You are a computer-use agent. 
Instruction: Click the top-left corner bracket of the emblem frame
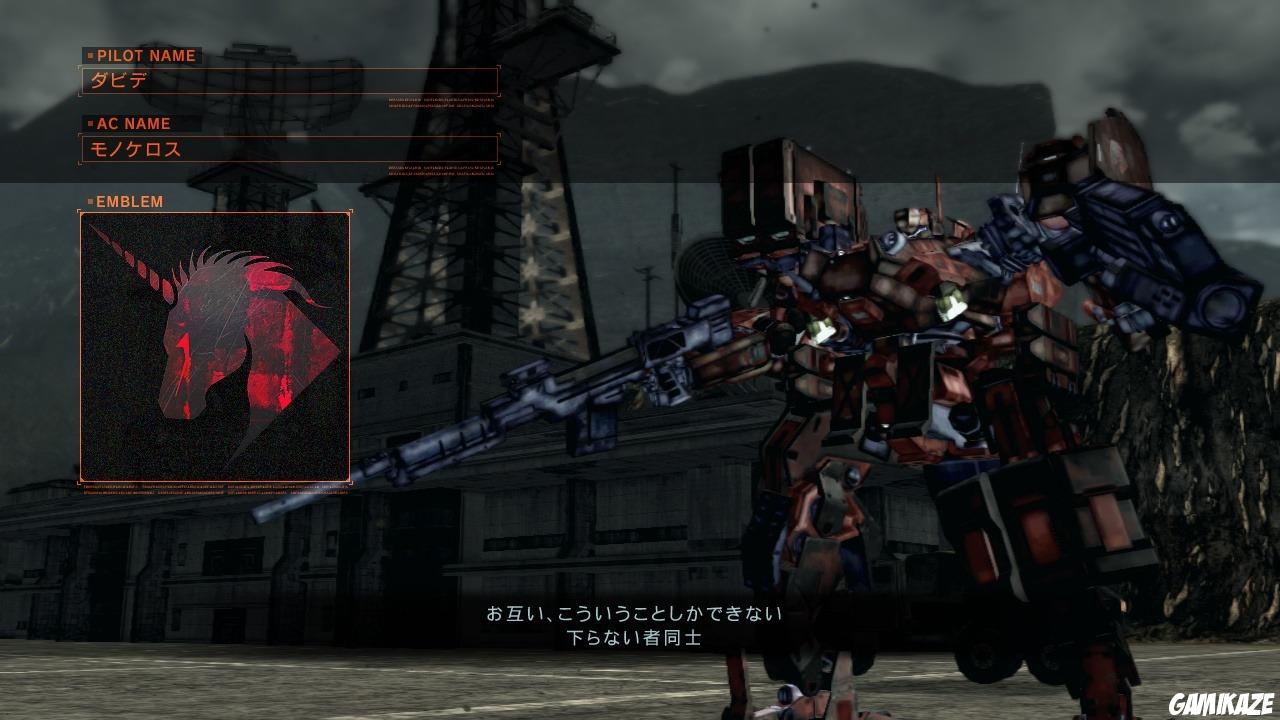80,210
